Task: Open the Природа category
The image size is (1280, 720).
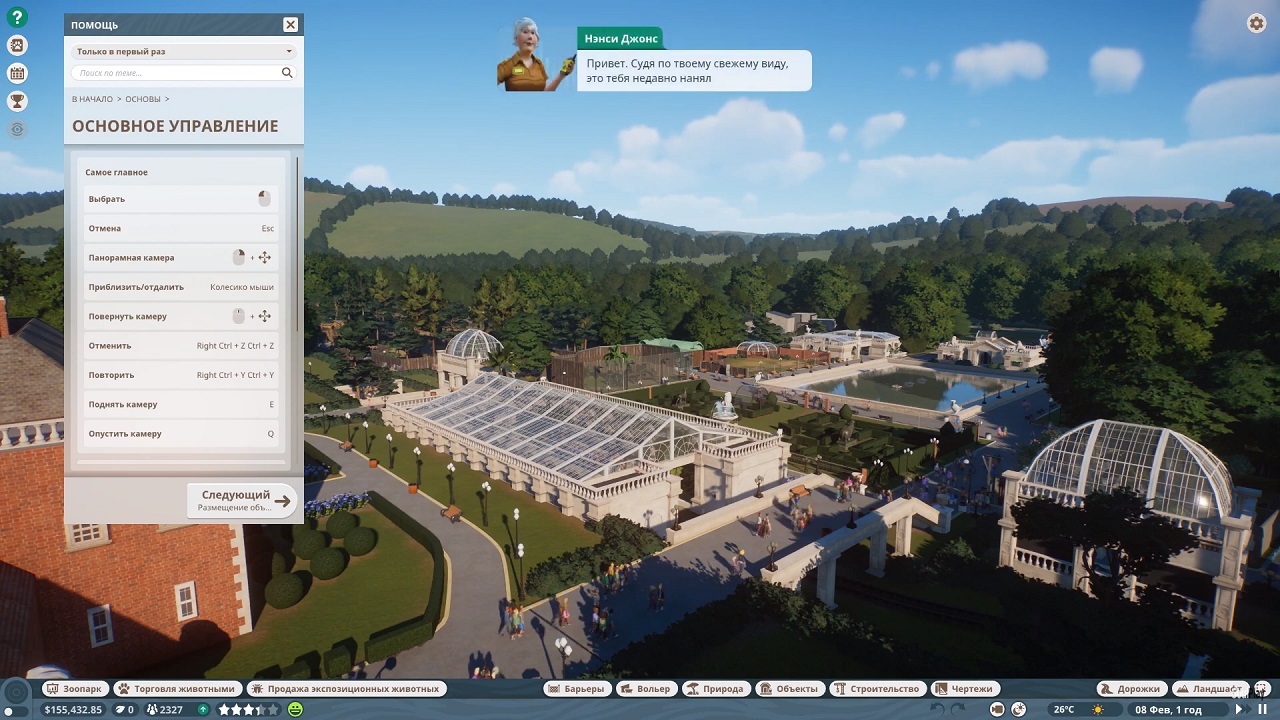Action: tap(715, 689)
